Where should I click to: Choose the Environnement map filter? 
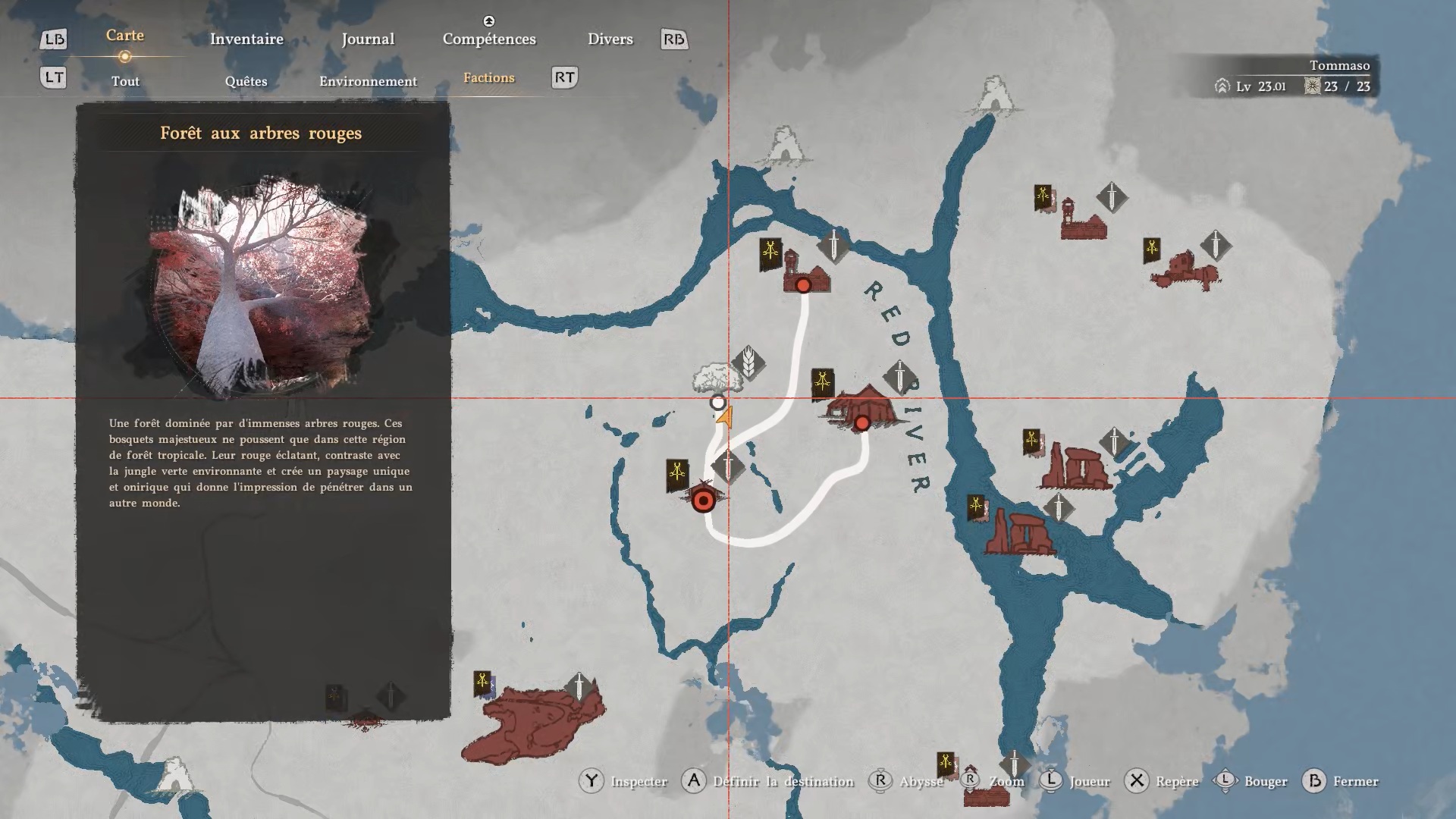368,81
